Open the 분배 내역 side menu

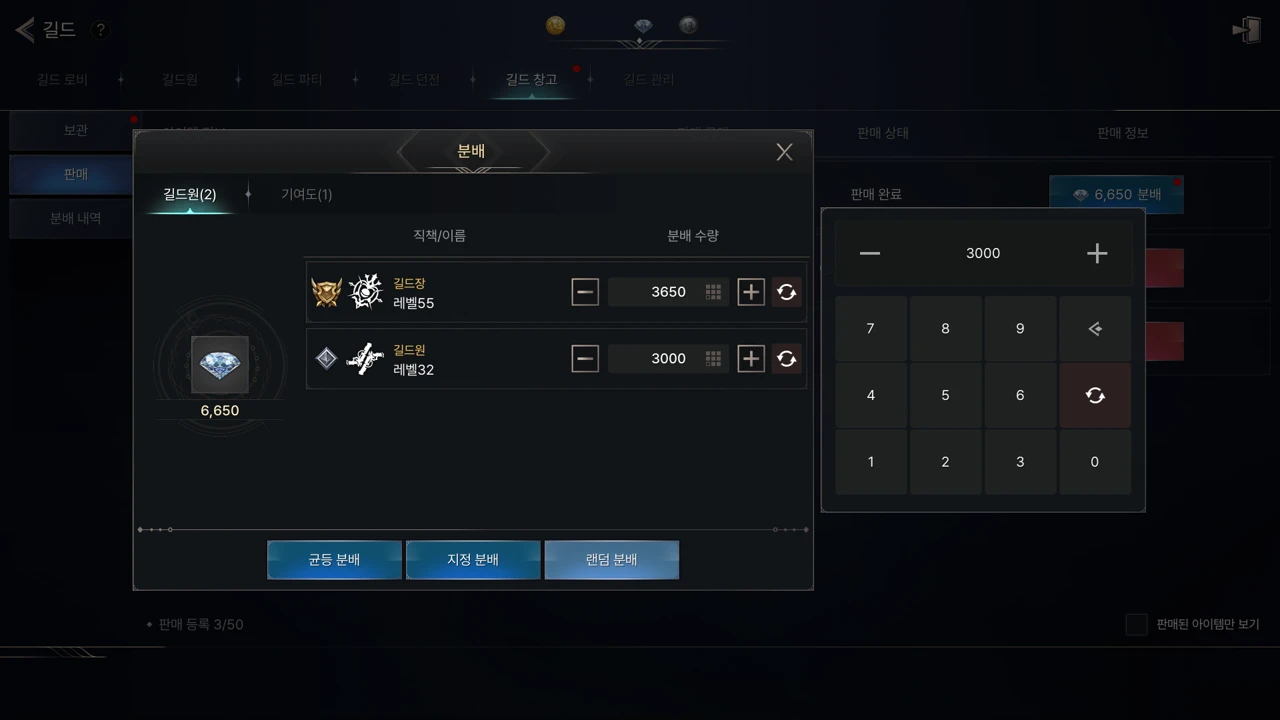(76, 218)
